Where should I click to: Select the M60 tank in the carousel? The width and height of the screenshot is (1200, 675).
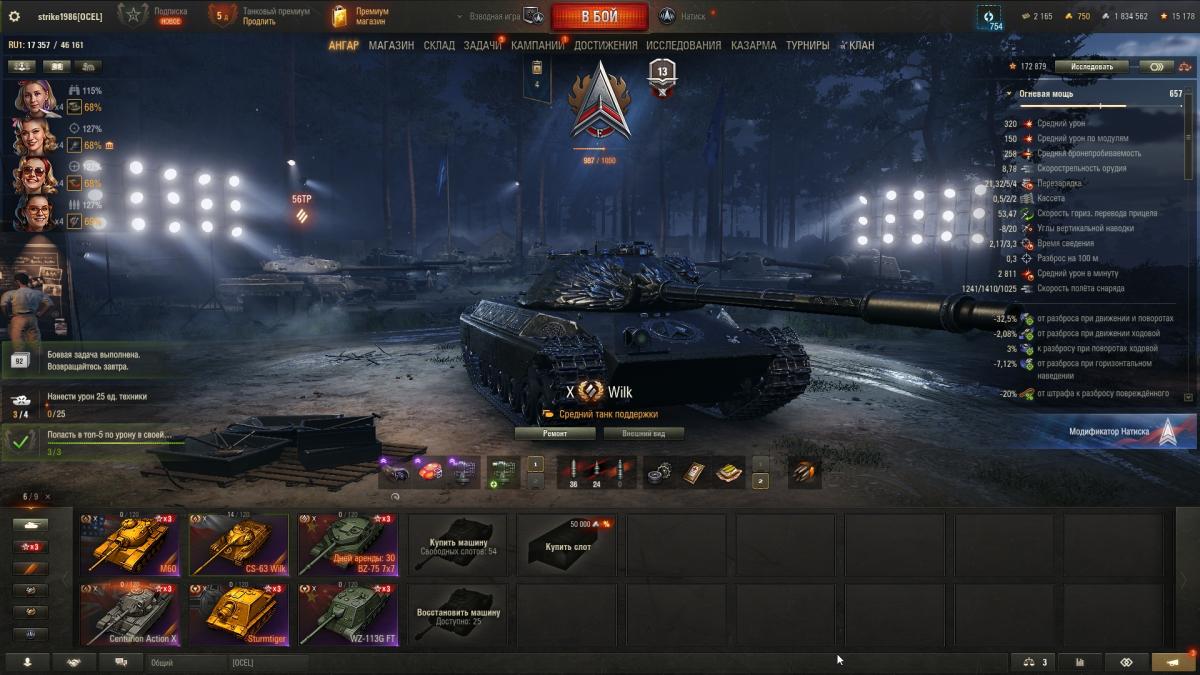point(130,544)
